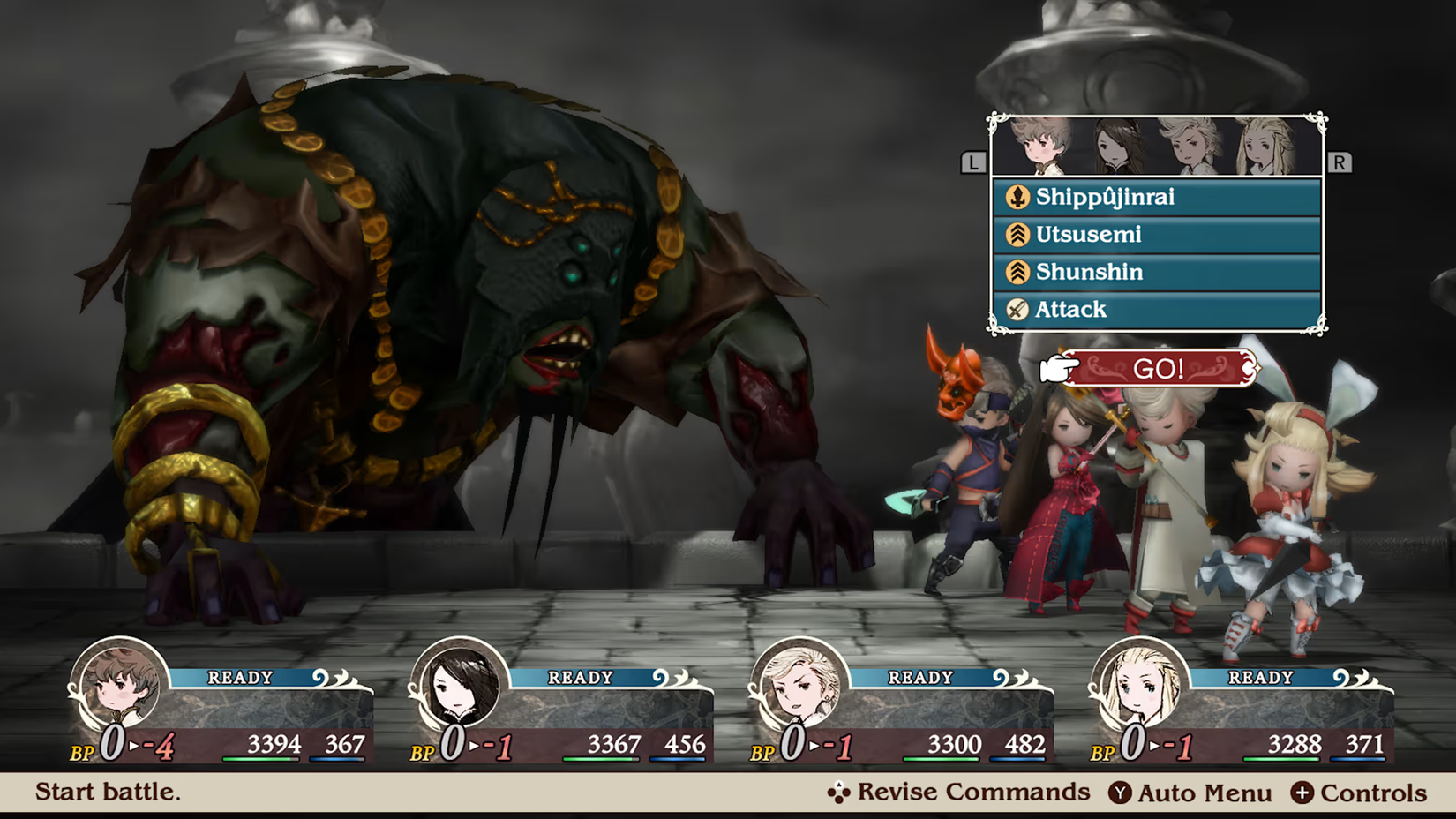Click the Shunshin speed-up icon
The image size is (1456, 819).
tap(1017, 272)
